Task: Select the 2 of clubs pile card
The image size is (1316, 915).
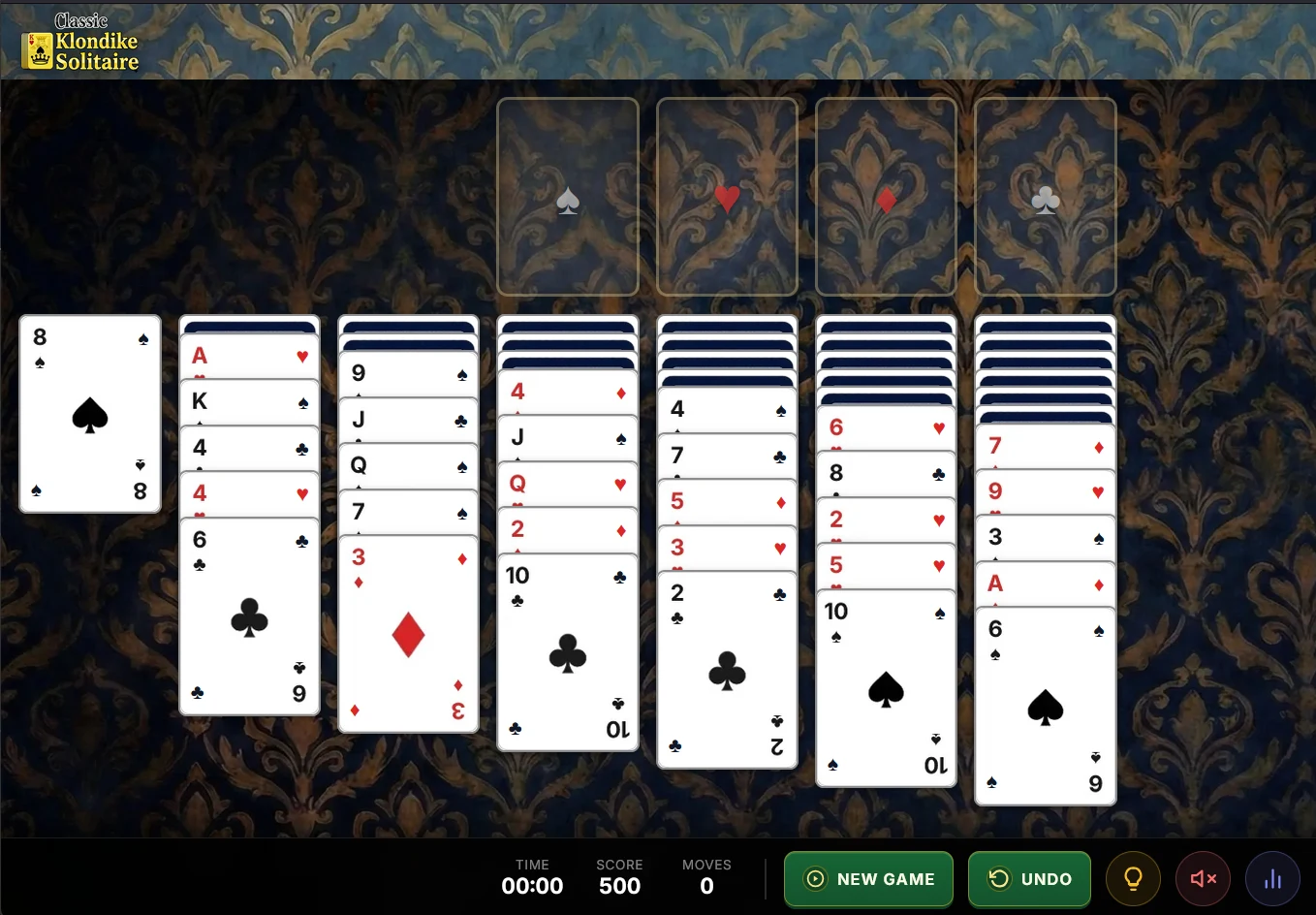Action: tap(727, 669)
